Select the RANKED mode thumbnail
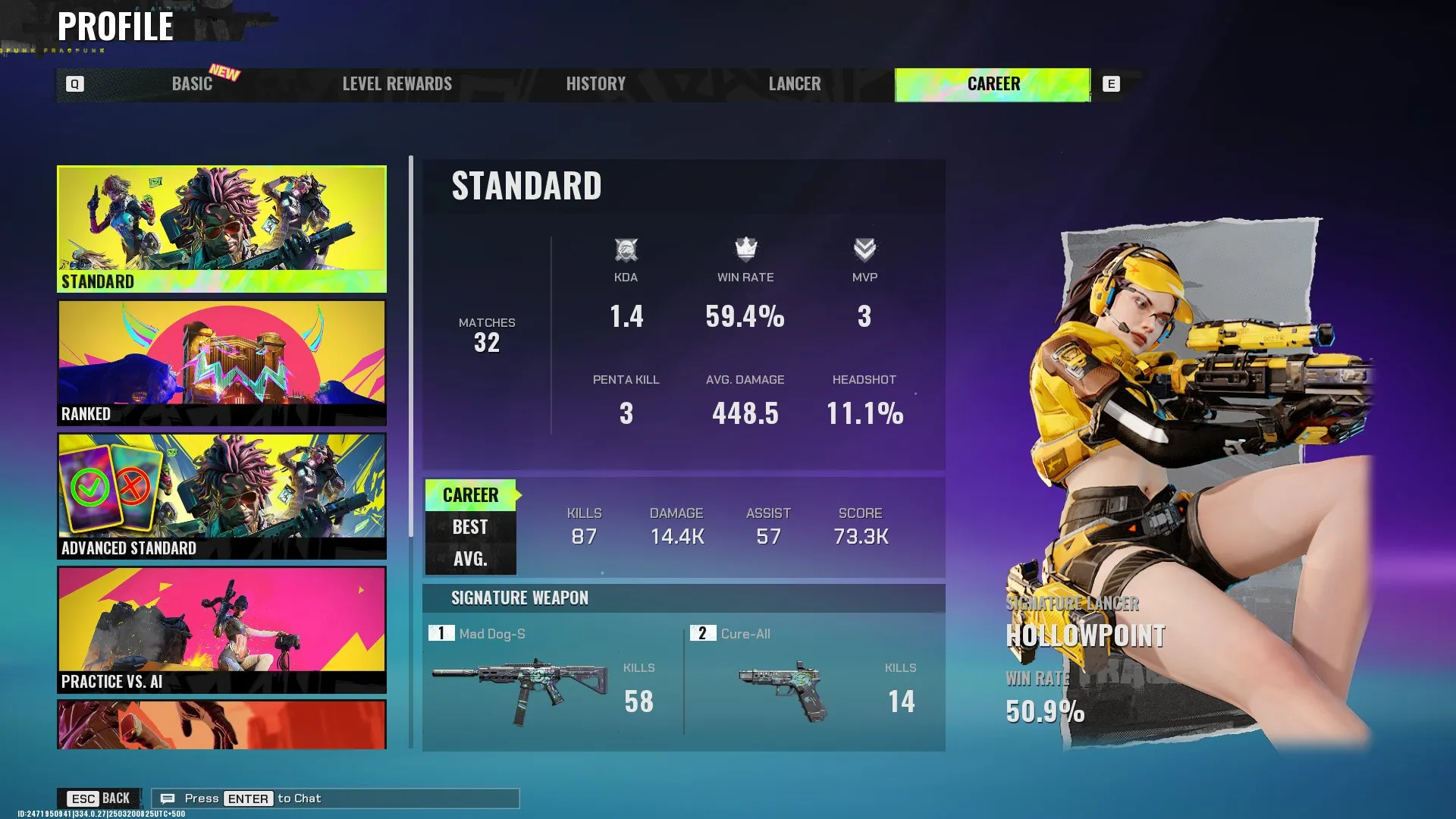The image size is (1456, 819). coord(221,362)
